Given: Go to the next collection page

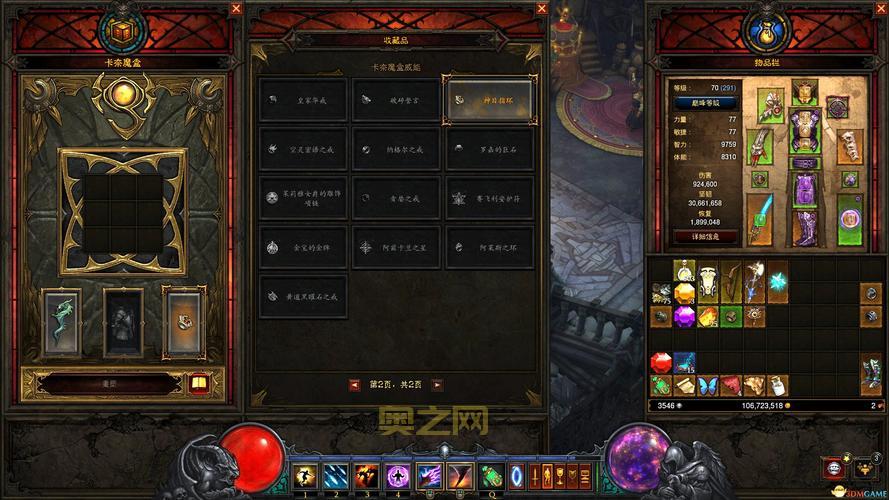Looking at the screenshot, I should click(x=437, y=384).
